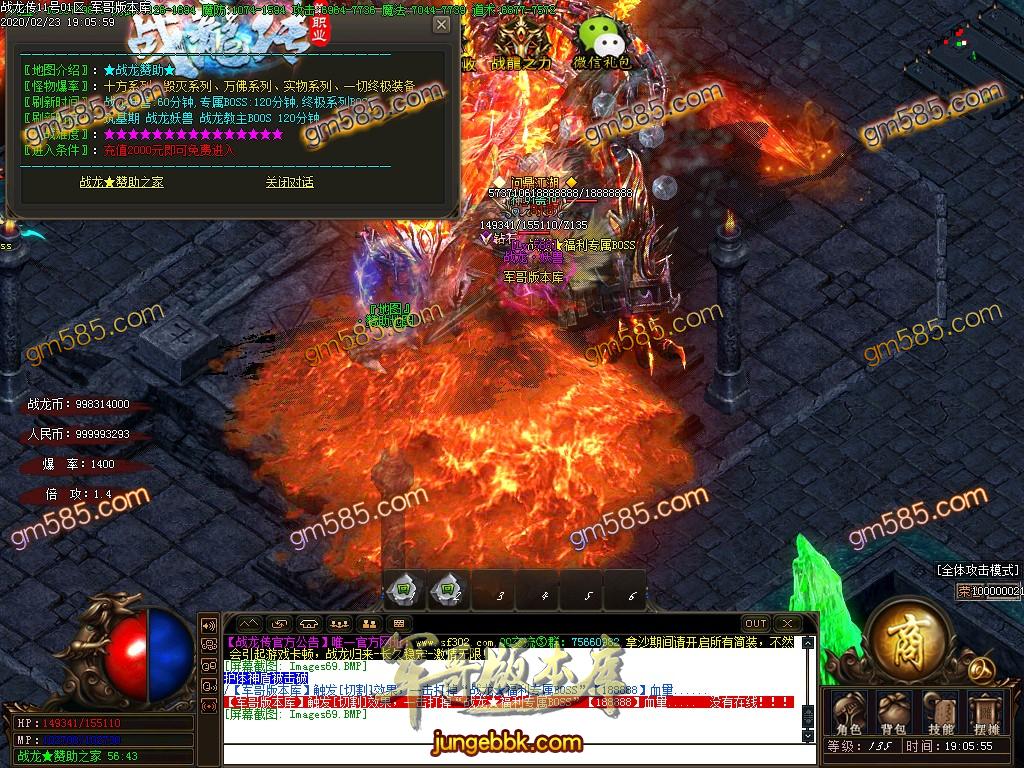Viewport: 1024px width, 768px height.
Task: Close the map info dialog with X
Action: 441,25
